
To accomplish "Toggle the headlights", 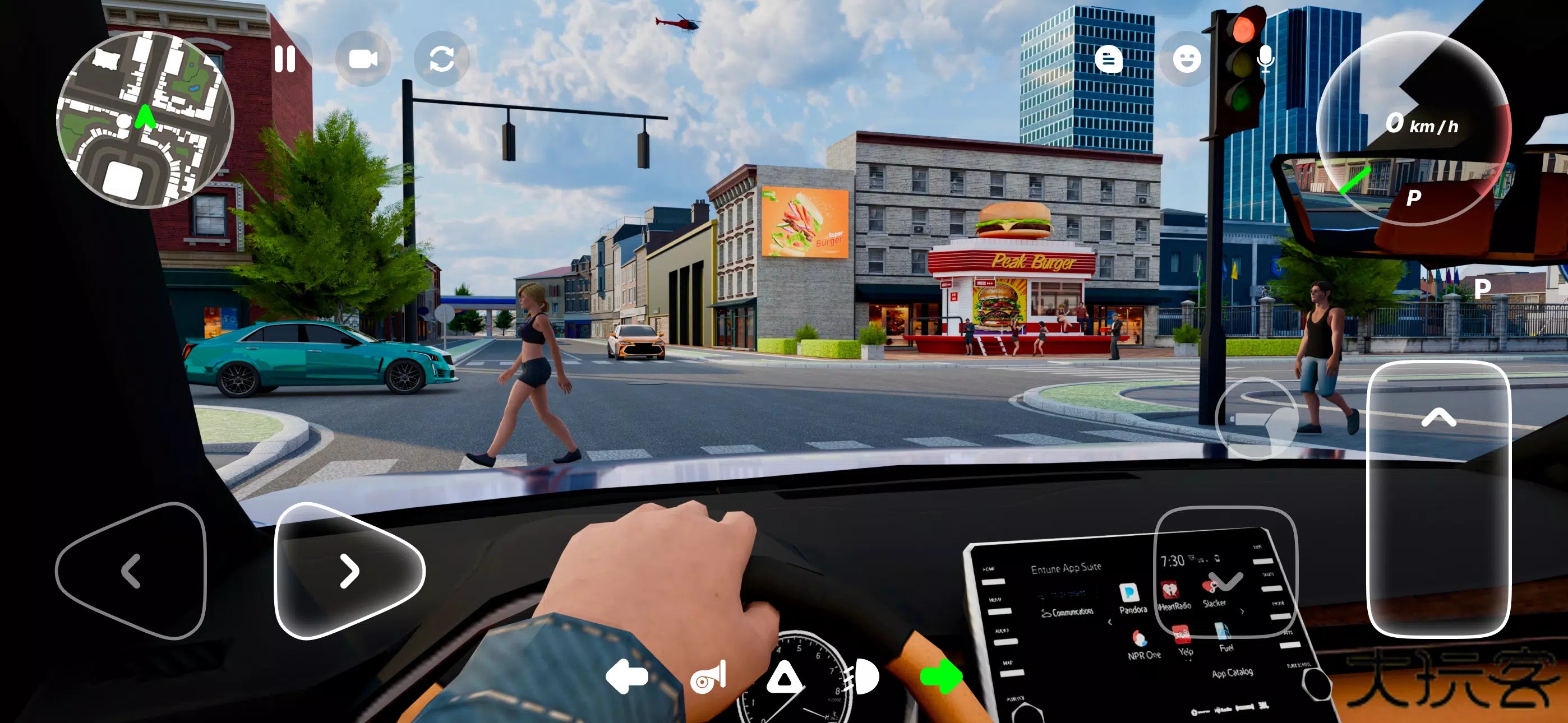I will click(862, 676).
